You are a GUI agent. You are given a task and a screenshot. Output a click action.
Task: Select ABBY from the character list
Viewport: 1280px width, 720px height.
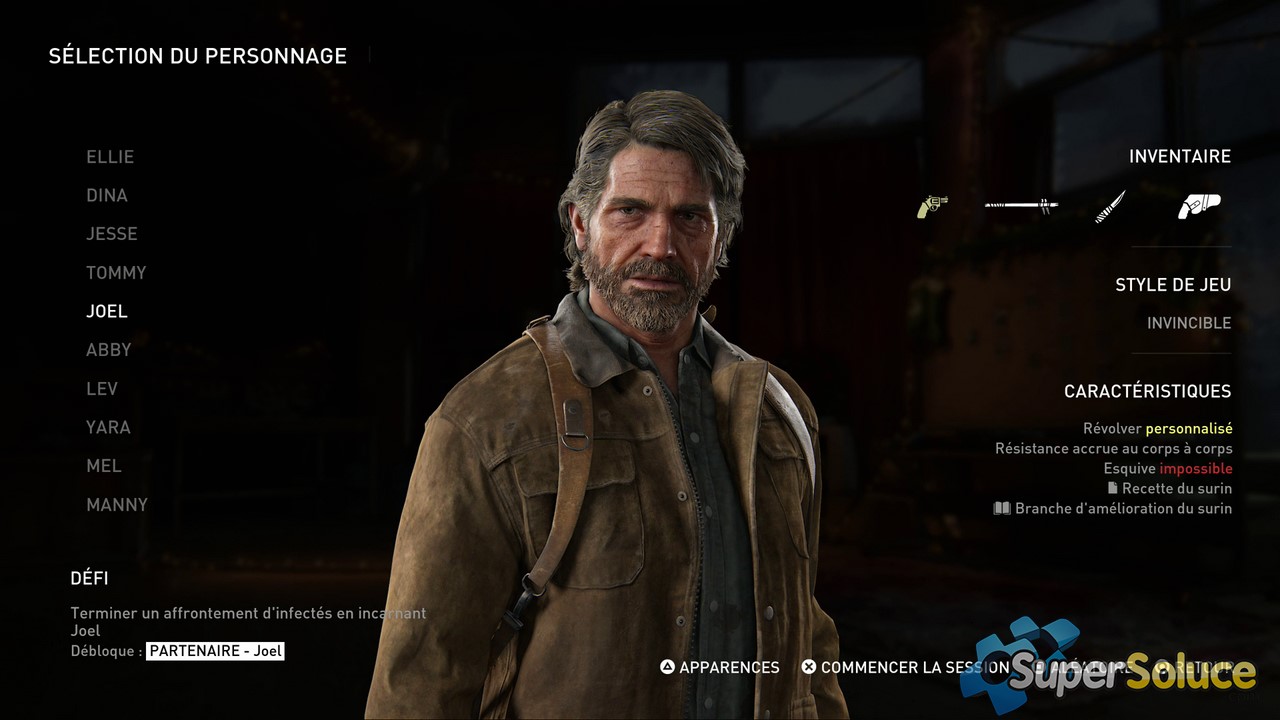click(109, 349)
